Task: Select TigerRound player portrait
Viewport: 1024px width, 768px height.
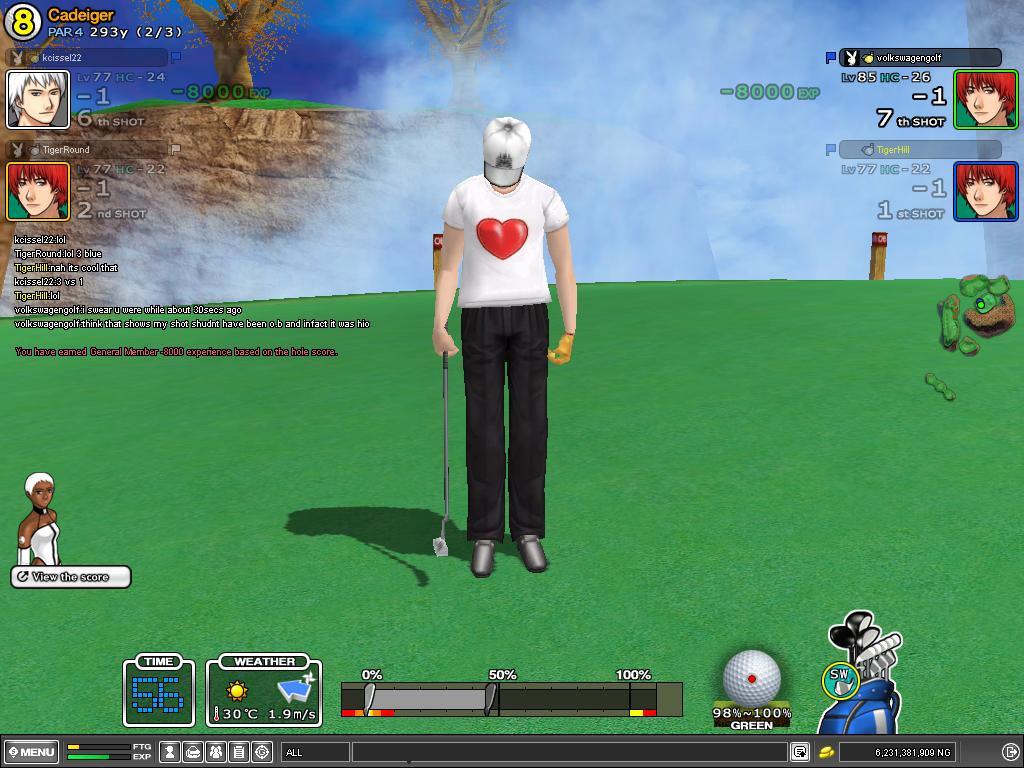Action: (x=38, y=191)
